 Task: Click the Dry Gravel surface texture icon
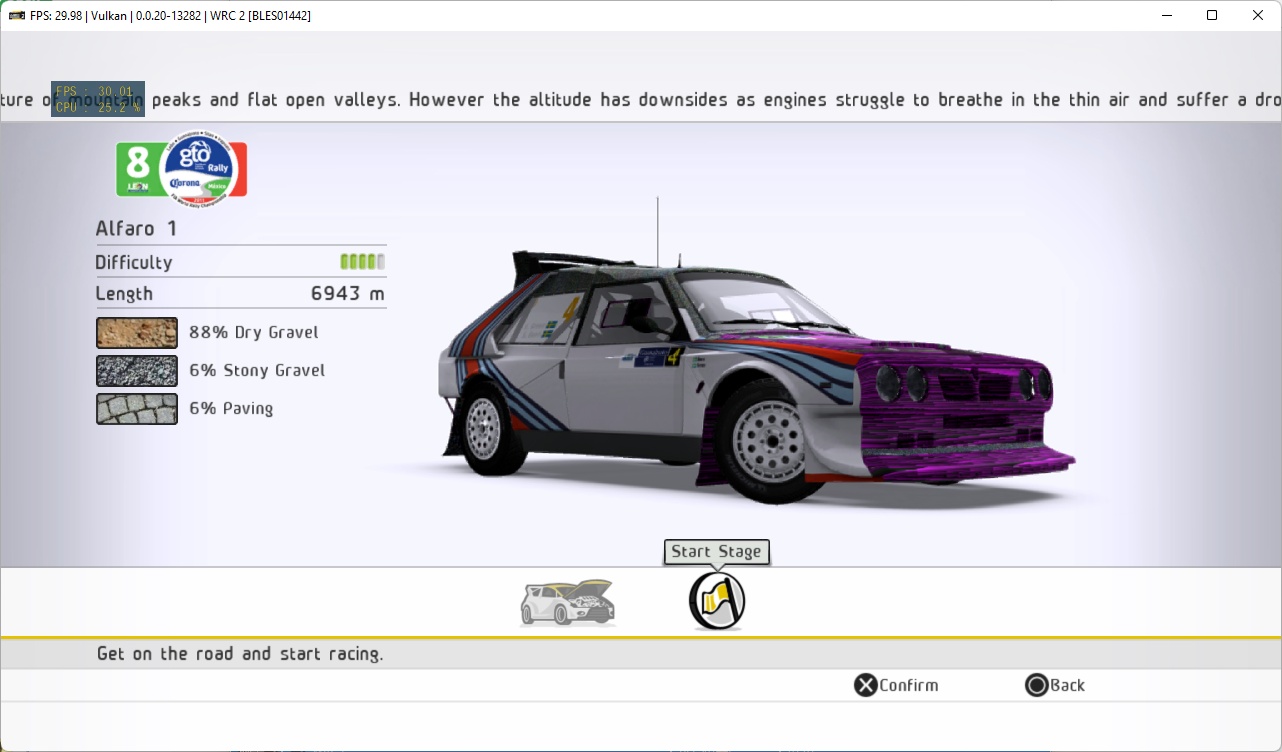coord(136,332)
